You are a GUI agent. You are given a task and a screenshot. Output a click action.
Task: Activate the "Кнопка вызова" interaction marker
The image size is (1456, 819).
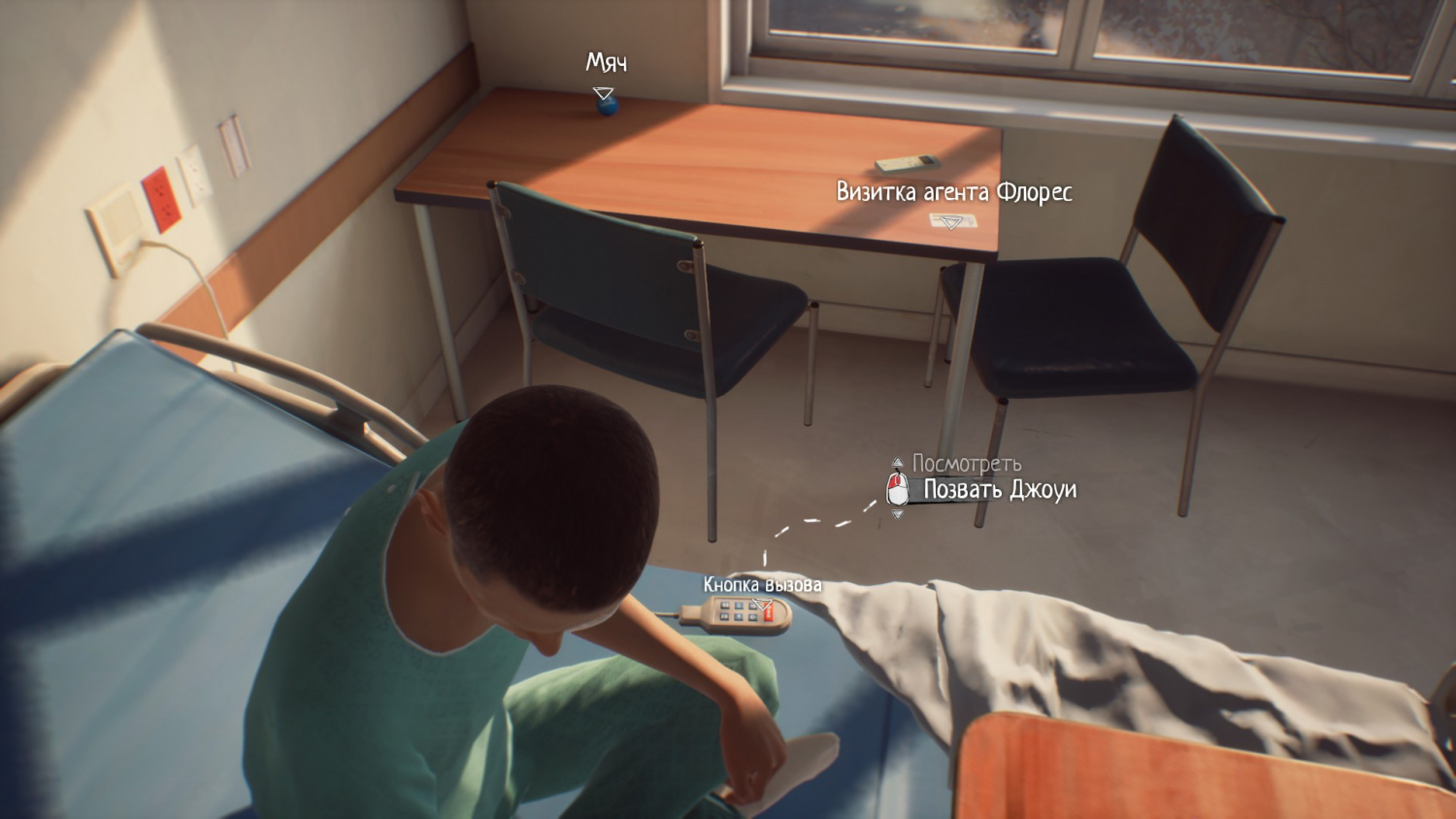[x=764, y=607]
